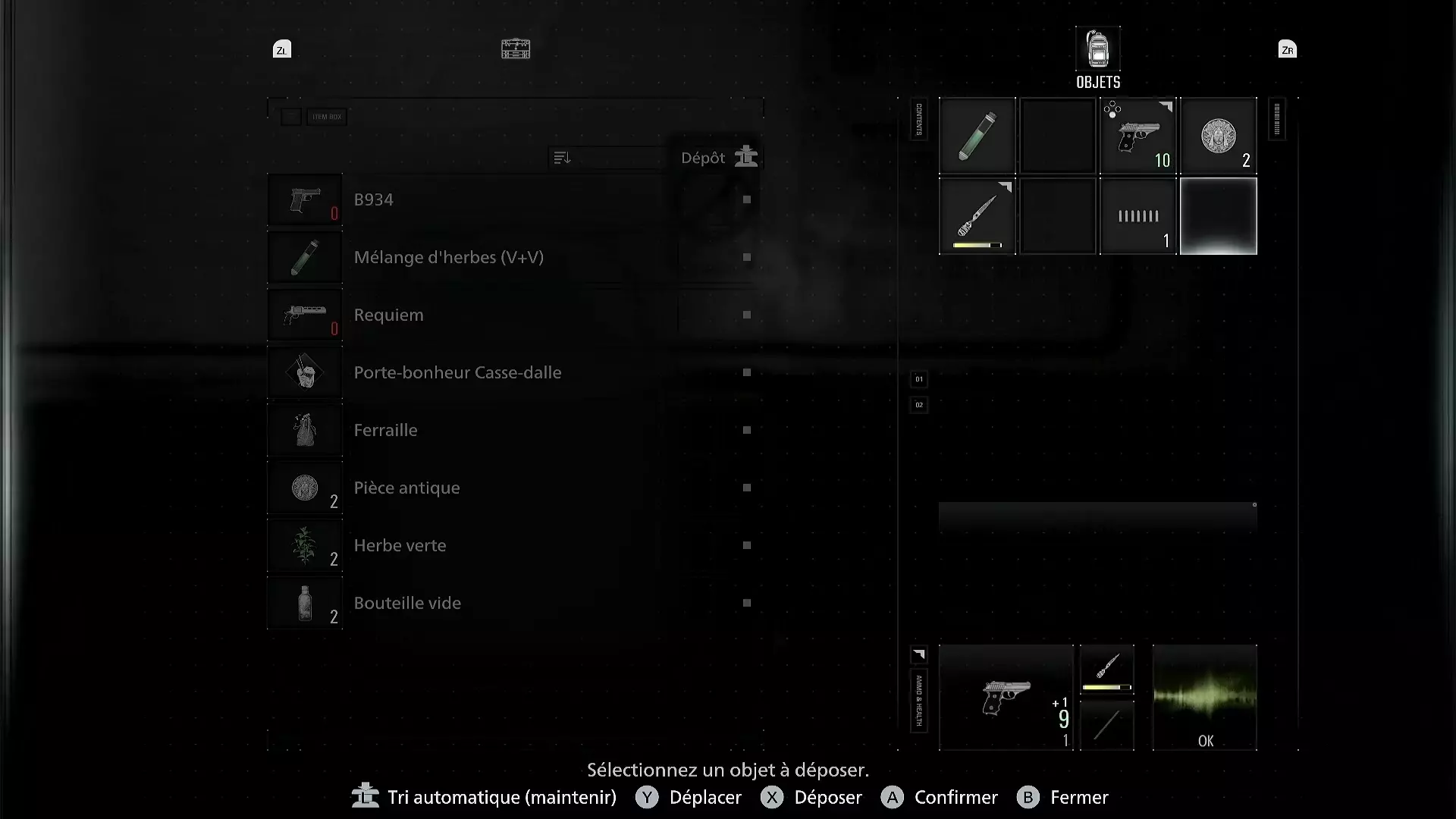This screenshot has height=819, width=1456.
Task: Click the equipped pistol weapon panel
Action: click(1006, 698)
